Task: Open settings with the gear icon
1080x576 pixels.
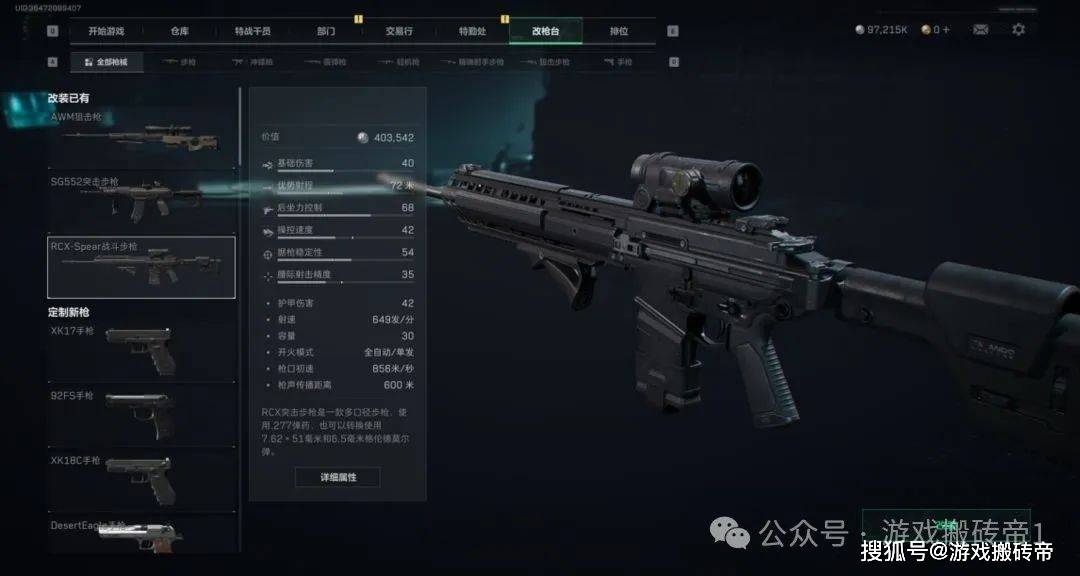Action: (1018, 30)
